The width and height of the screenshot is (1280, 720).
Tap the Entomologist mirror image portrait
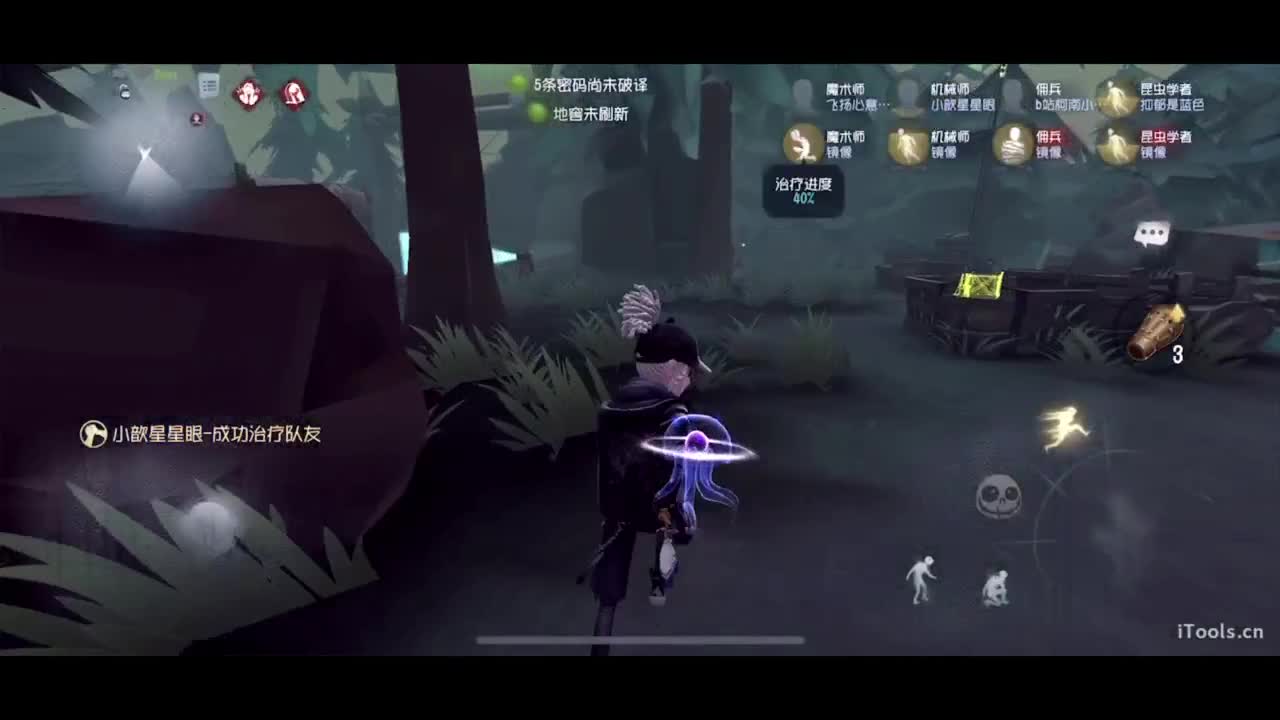click(1115, 145)
